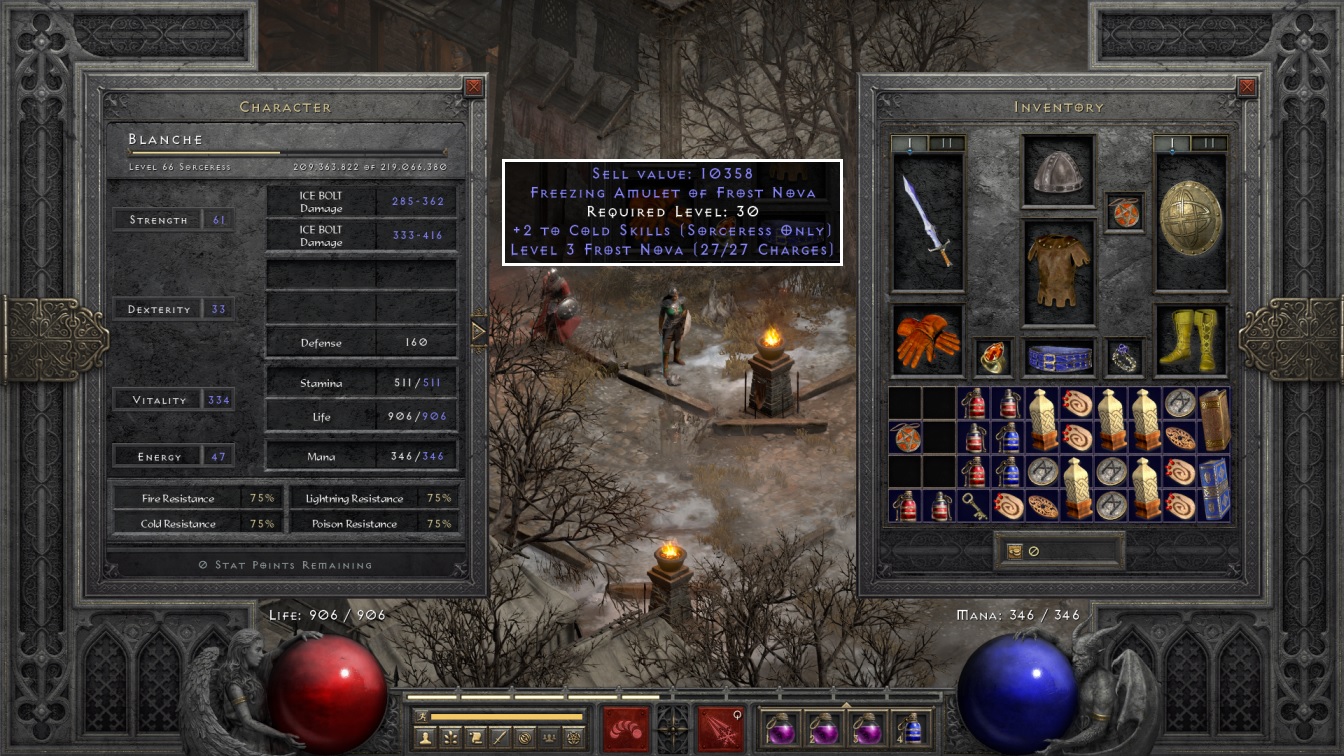
Task: Close the Character panel
Action: [474, 88]
